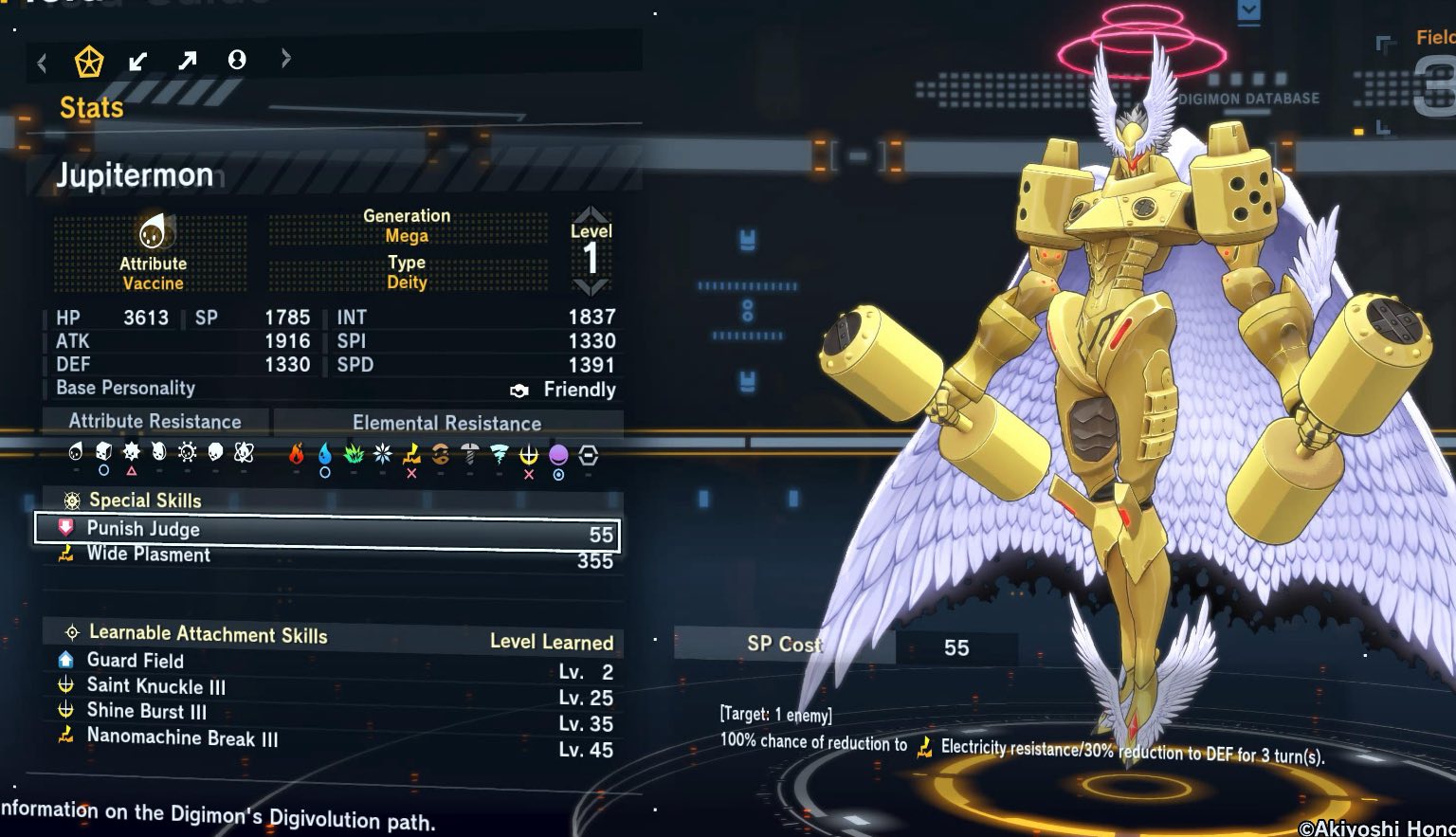Screen dimensions: 1456x837
Task: Switch to the up-right arrow tab
Action: 188,62
